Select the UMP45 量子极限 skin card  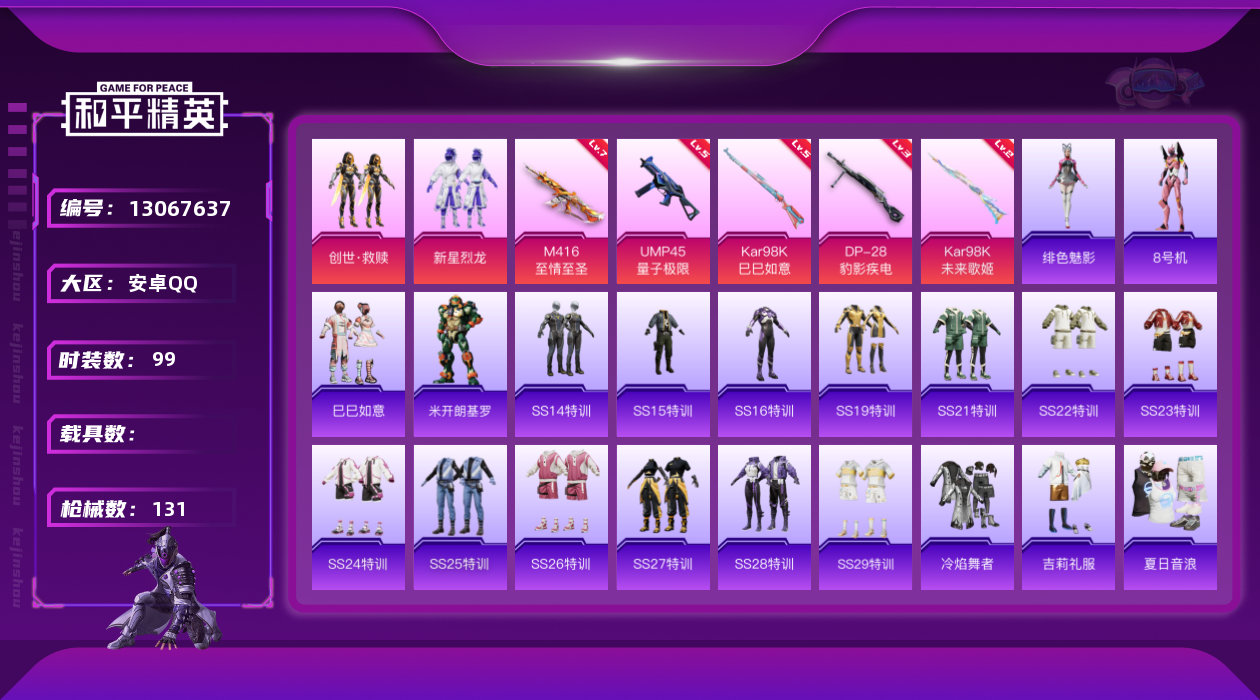point(663,211)
